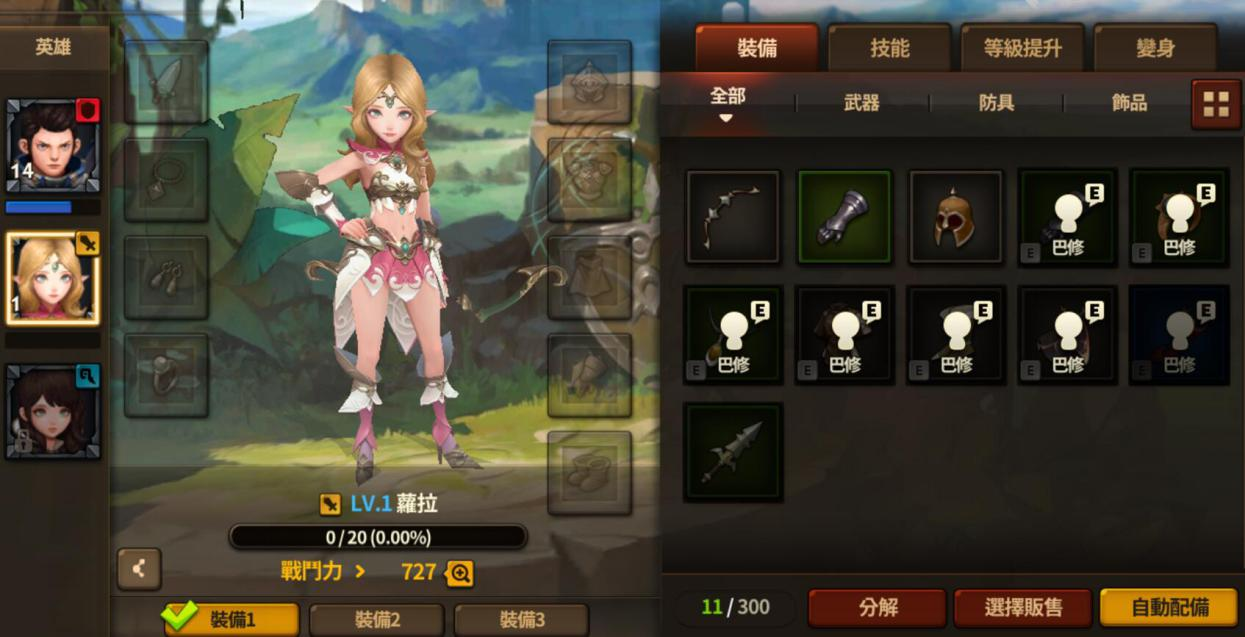Image resolution: width=1245 pixels, height=637 pixels.
Task: Filter inventory by 飾品
Action: pos(1129,102)
